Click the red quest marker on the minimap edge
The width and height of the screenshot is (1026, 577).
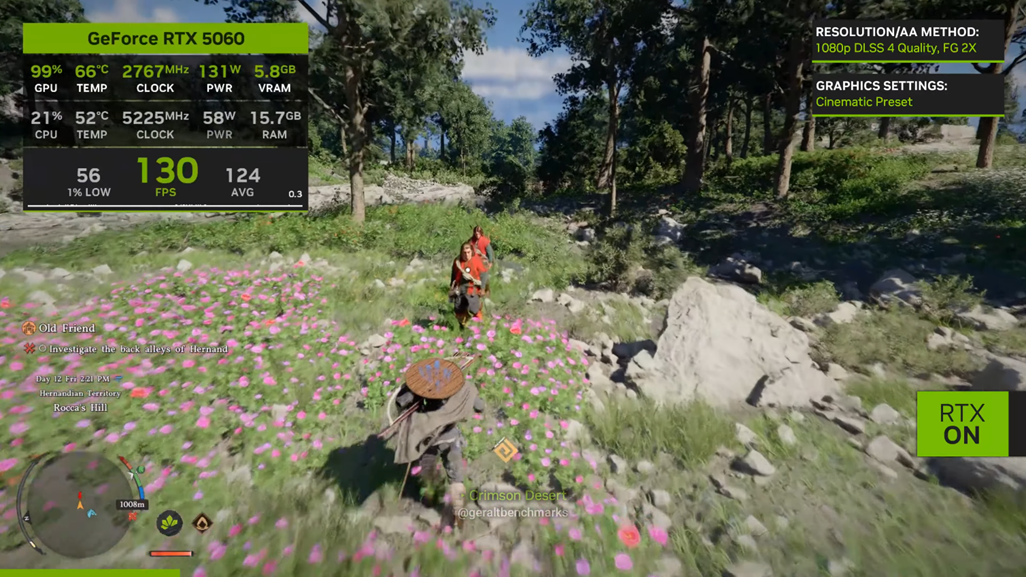[x=126, y=462]
